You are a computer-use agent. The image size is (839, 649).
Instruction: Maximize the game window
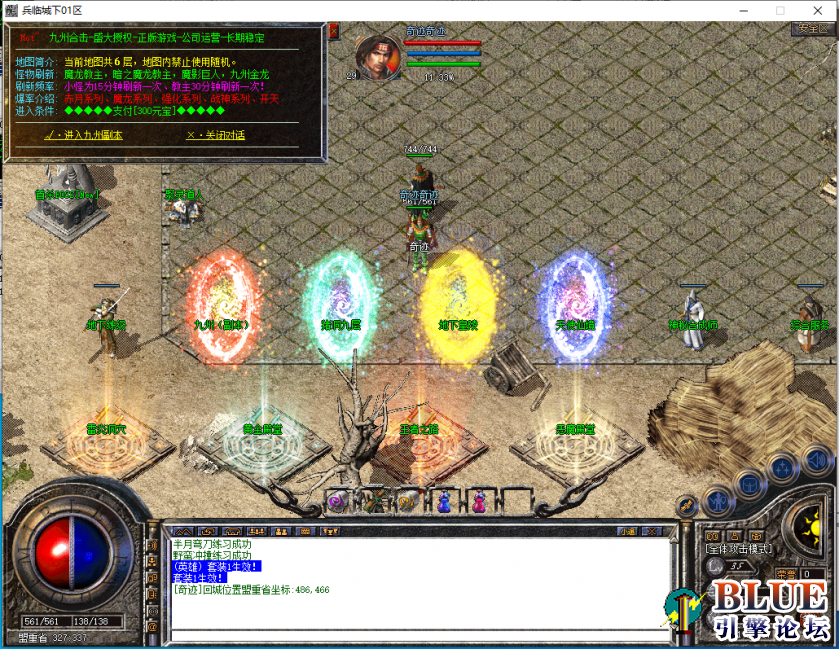click(x=779, y=10)
